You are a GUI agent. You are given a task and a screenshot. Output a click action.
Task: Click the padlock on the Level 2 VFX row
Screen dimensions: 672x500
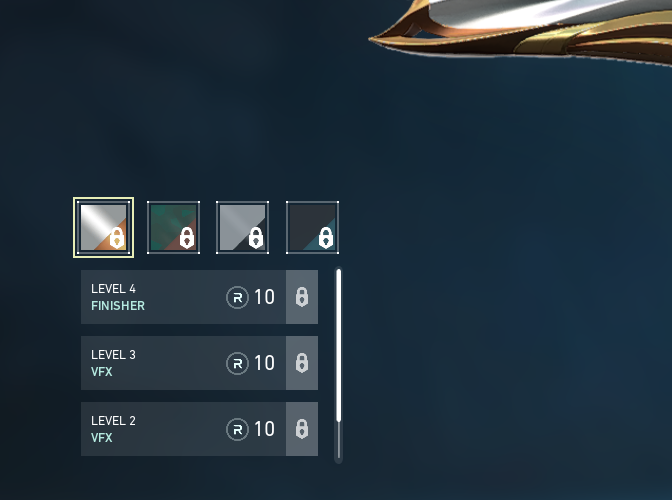(302, 429)
